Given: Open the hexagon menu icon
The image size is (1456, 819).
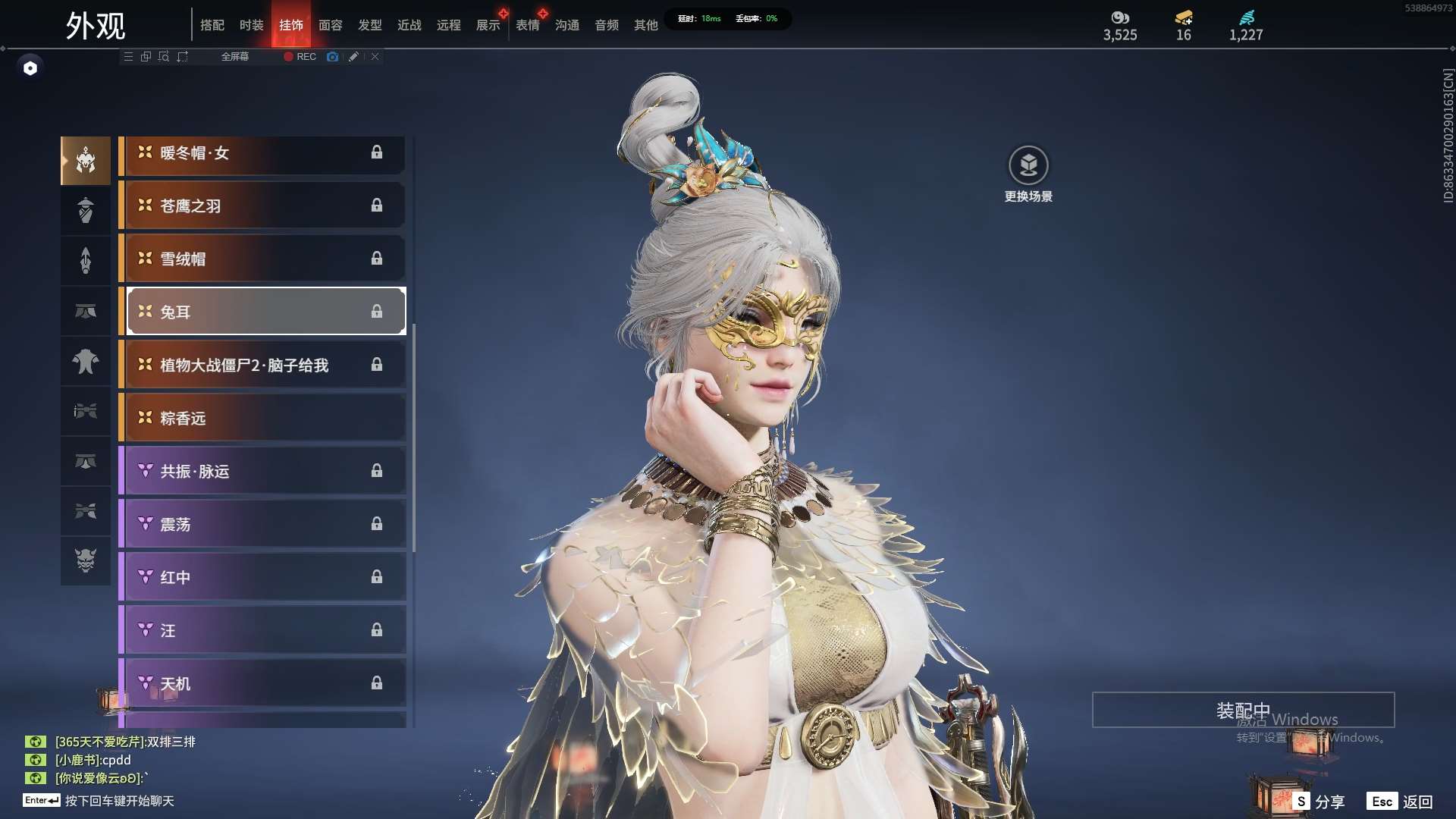Looking at the screenshot, I should coord(30,68).
